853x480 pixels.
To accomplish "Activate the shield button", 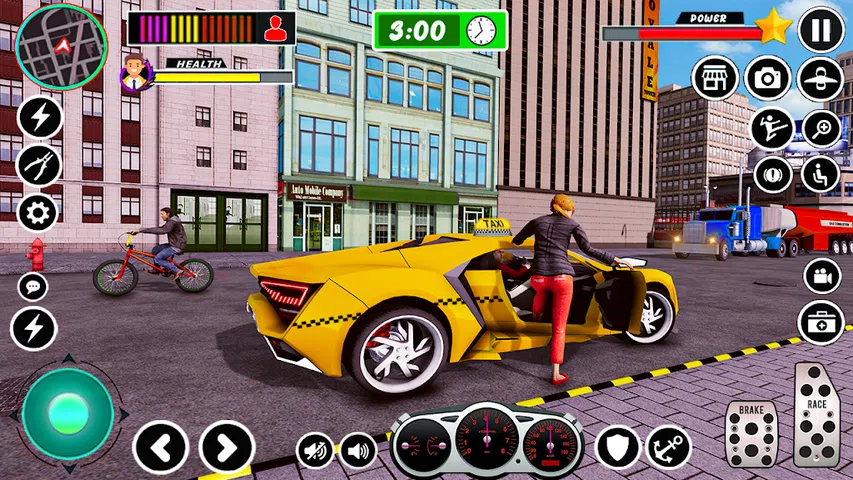I will [618, 446].
